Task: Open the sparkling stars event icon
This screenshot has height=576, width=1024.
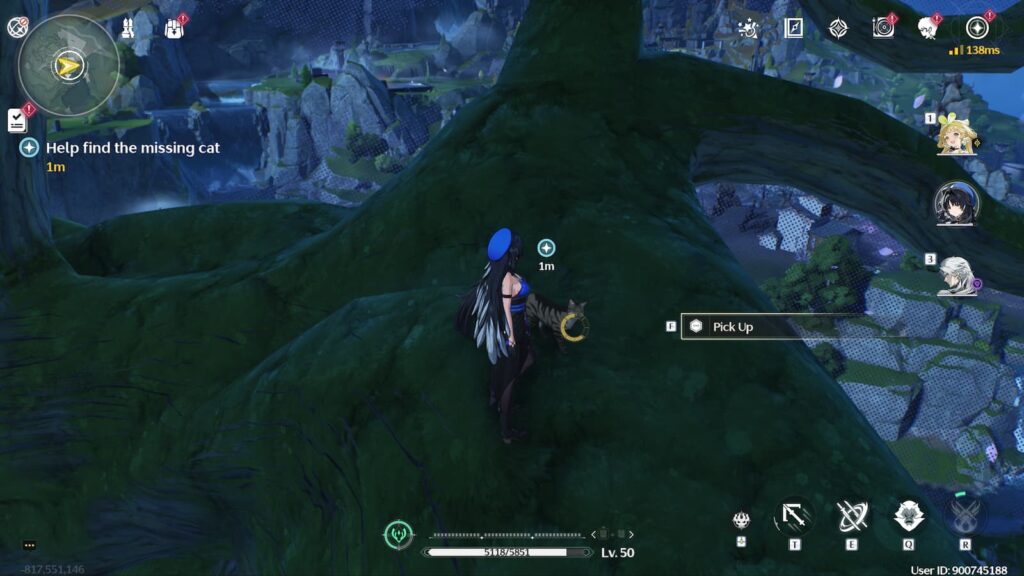Action: [x=747, y=28]
